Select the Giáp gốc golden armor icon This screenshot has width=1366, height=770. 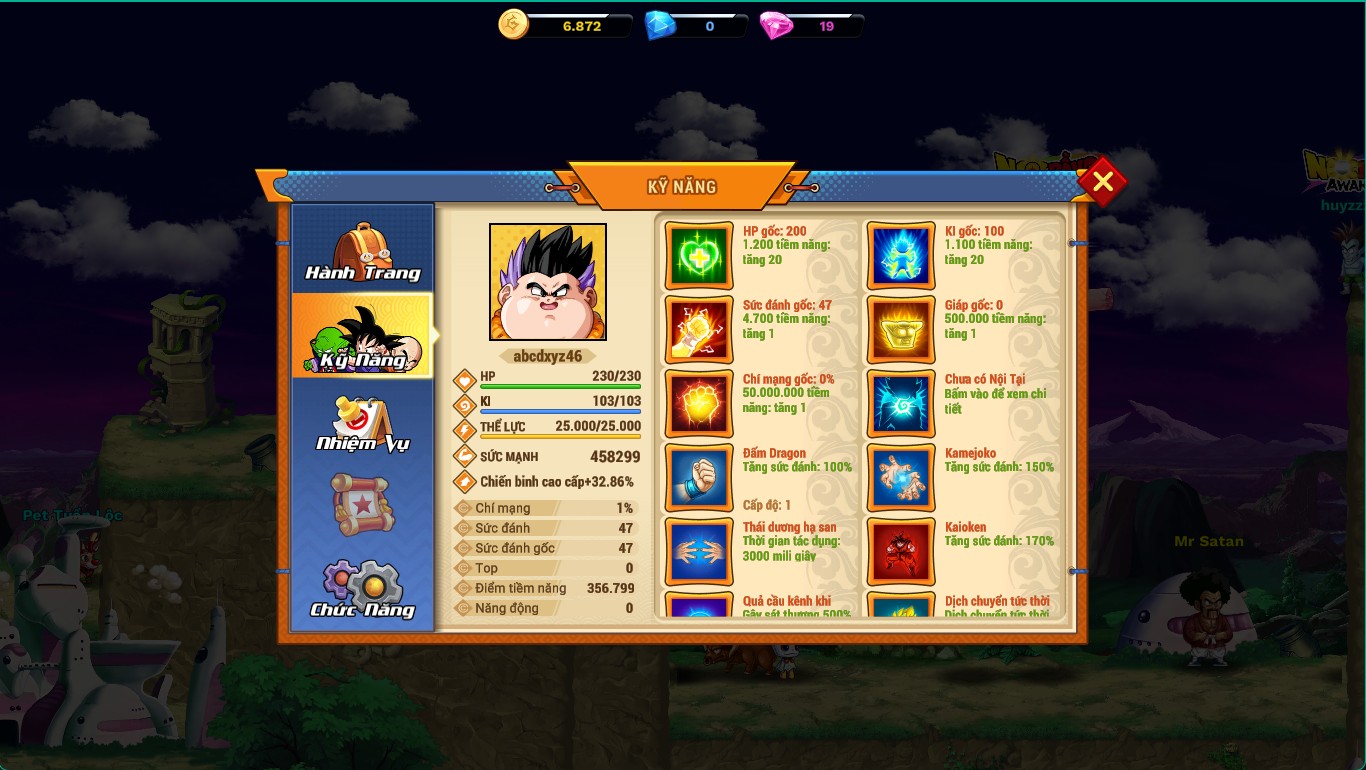click(x=901, y=330)
